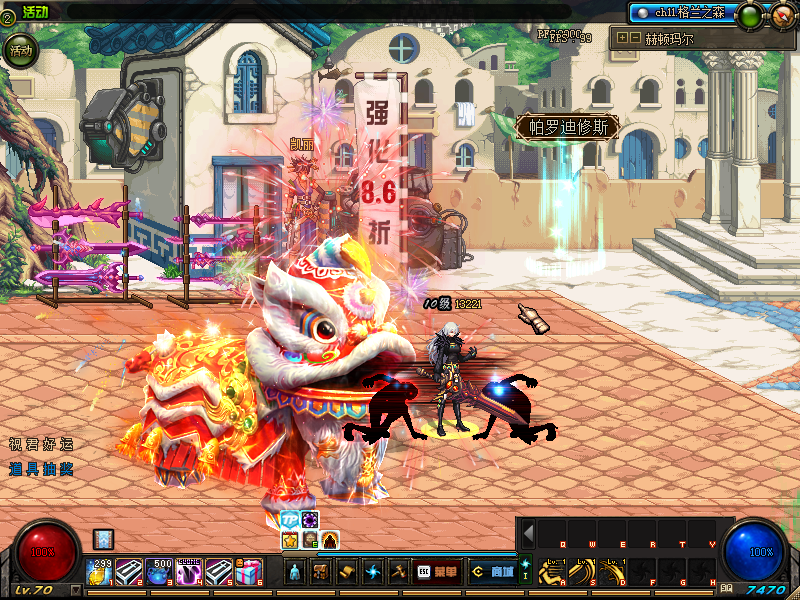Expand the 赫顿玛尔 minimap with plus button

coord(623,38)
